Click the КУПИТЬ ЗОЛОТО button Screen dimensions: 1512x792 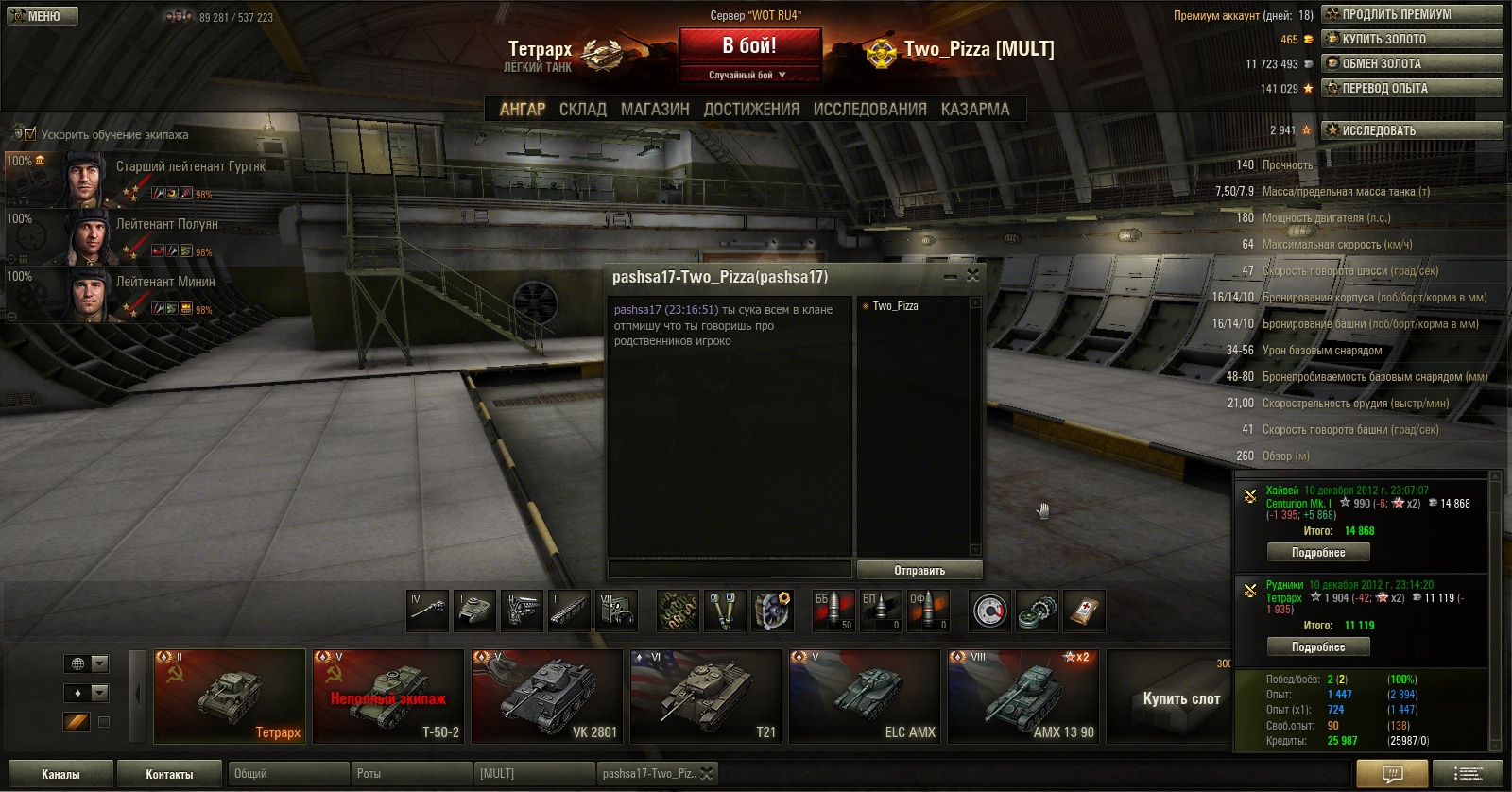1412,39
